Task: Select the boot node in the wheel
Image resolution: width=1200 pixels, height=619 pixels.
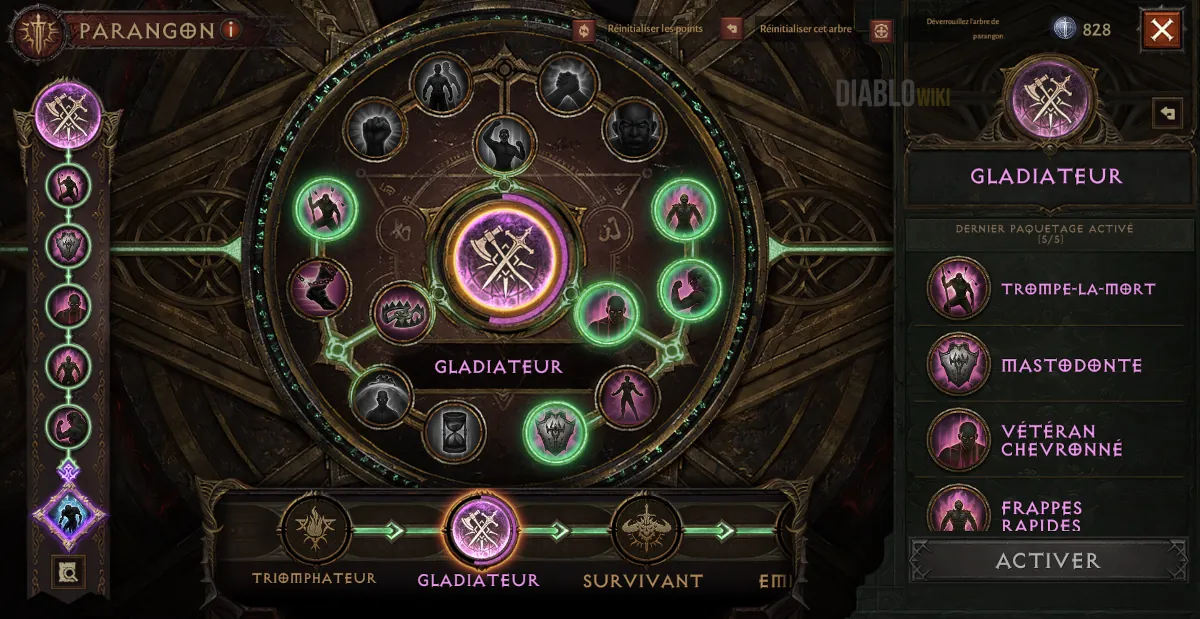Action: click(319, 289)
